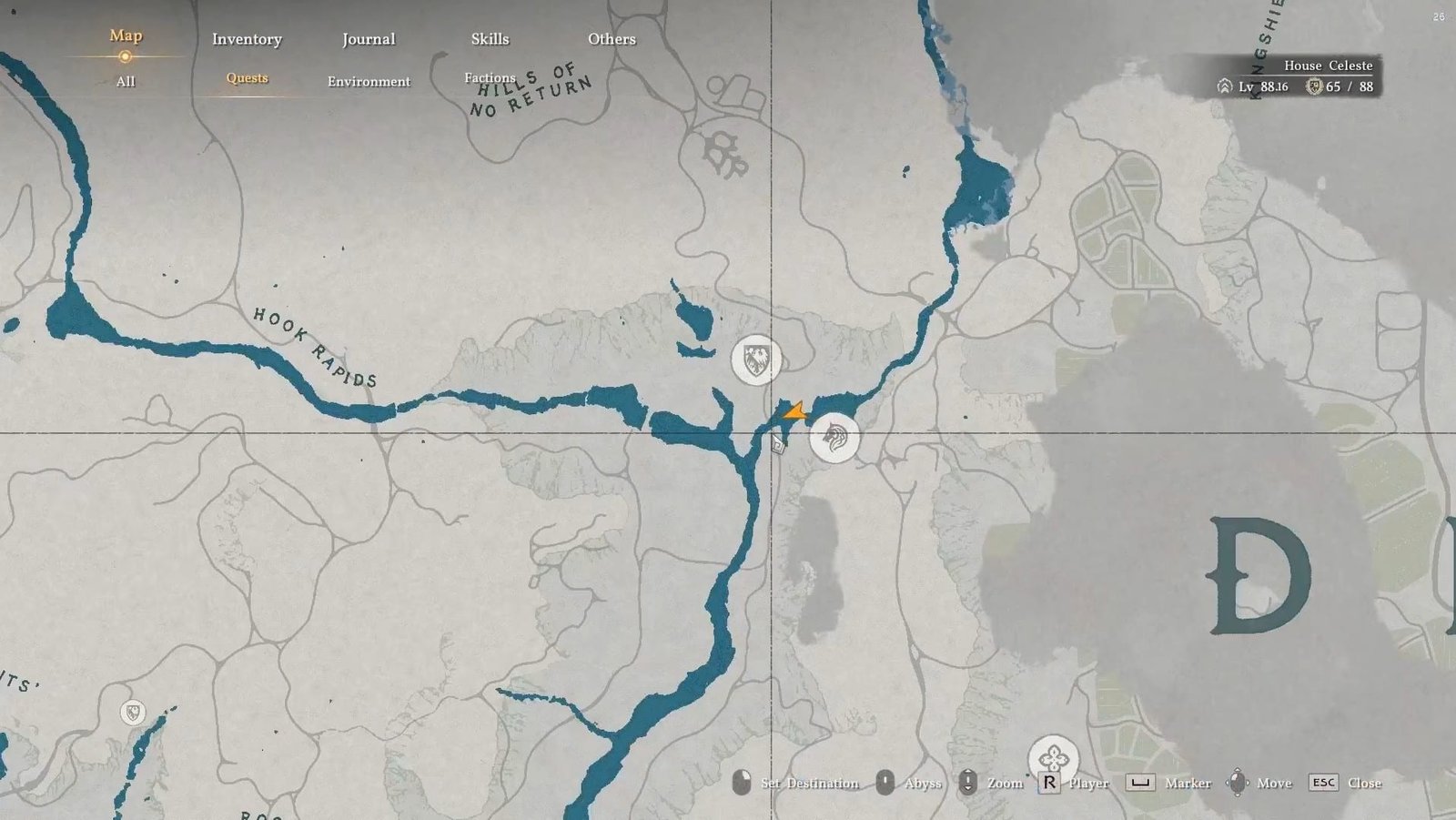
Task: Select the small shield crest marker
Action: pyautogui.click(x=133, y=712)
